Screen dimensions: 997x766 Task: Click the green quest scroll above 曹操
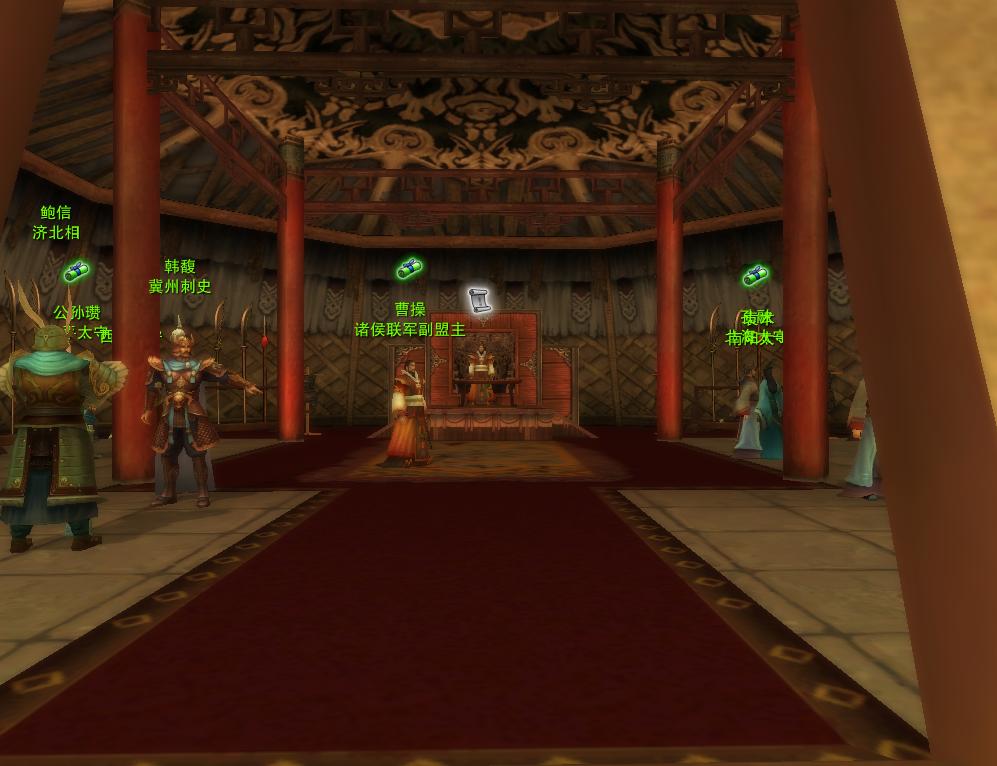click(x=409, y=268)
